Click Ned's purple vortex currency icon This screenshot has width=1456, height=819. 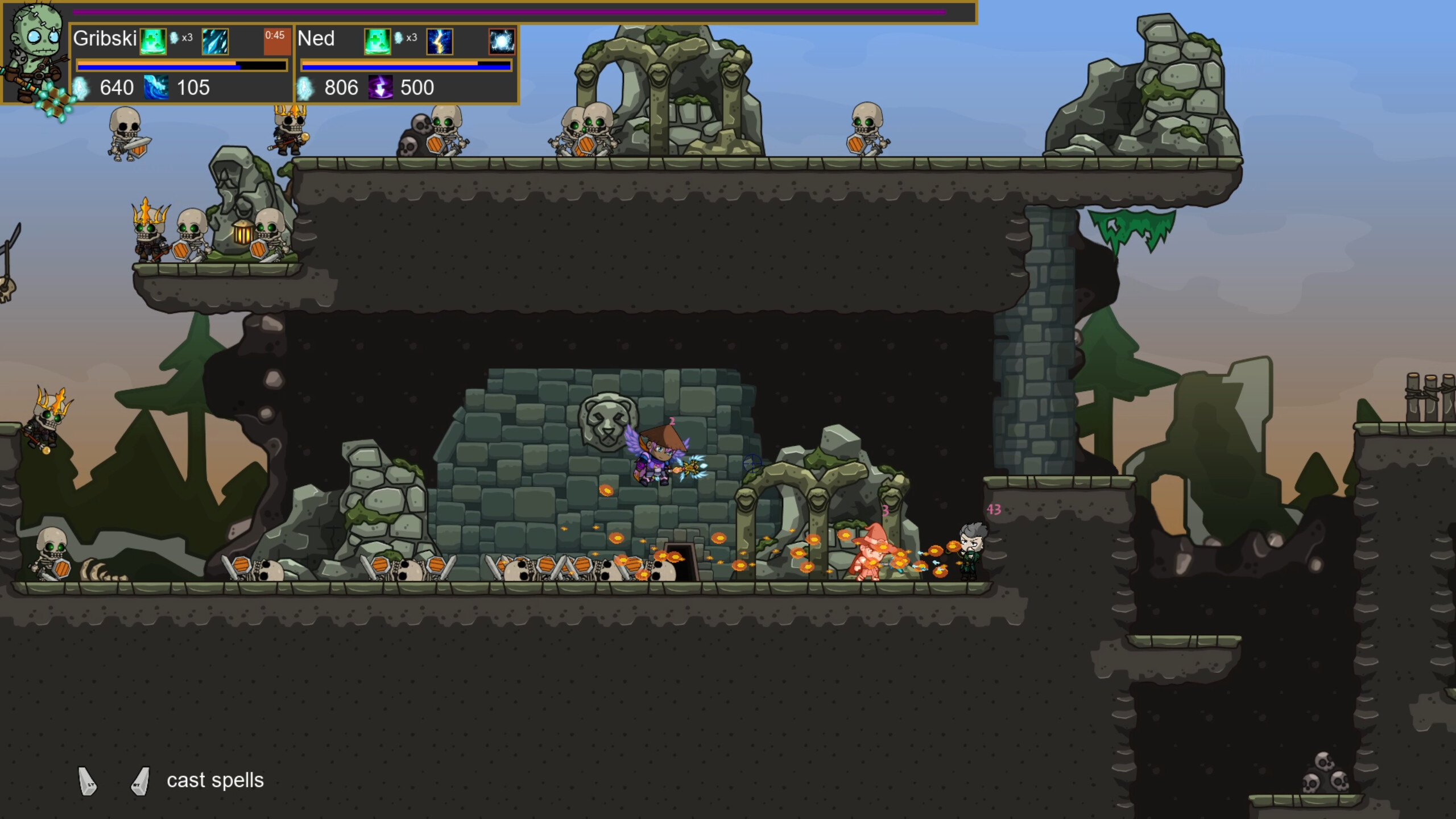[380, 87]
